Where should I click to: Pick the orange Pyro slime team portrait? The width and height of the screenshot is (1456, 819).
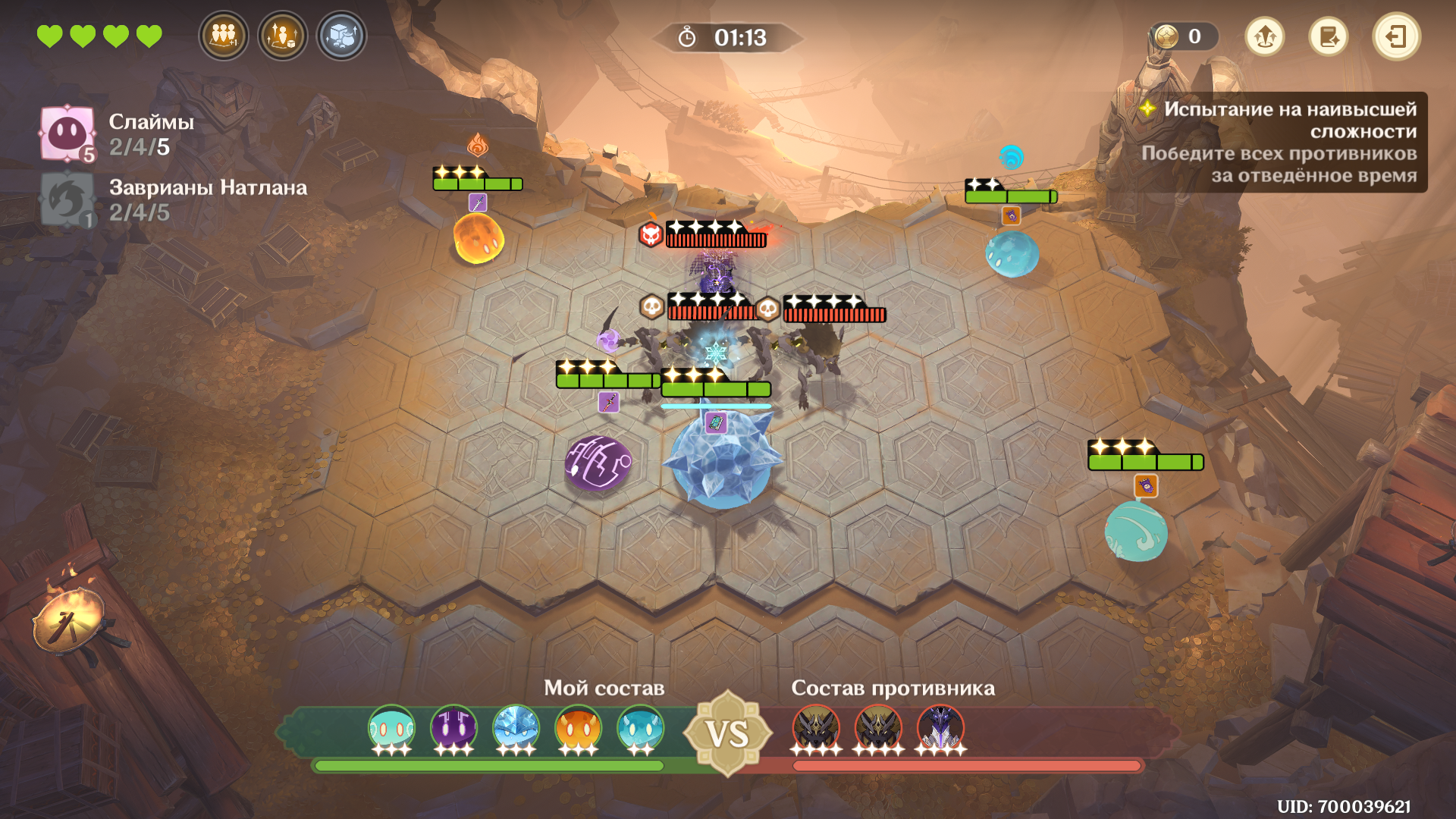(x=578, y=729)
